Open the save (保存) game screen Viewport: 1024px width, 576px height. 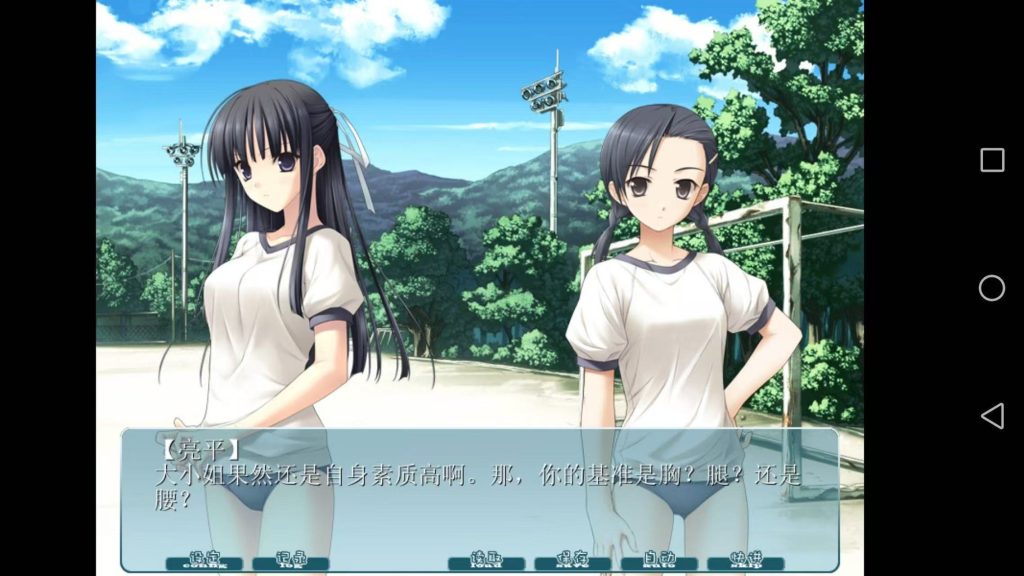572,562
